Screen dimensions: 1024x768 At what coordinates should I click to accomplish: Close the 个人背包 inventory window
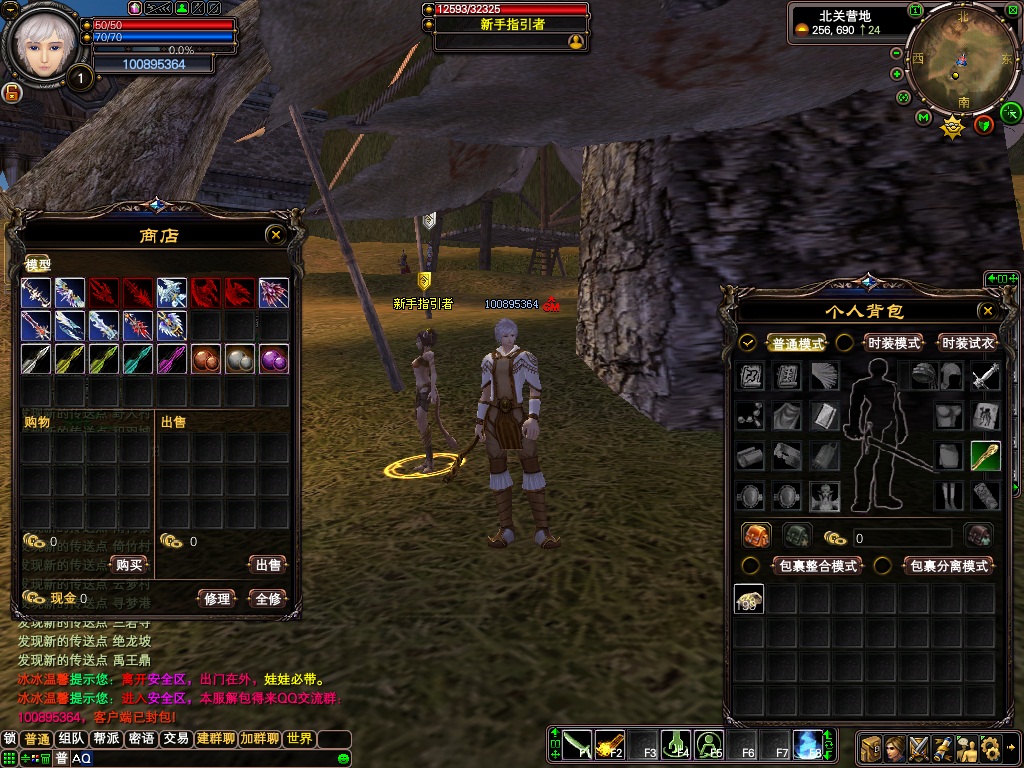coord(988,311)
